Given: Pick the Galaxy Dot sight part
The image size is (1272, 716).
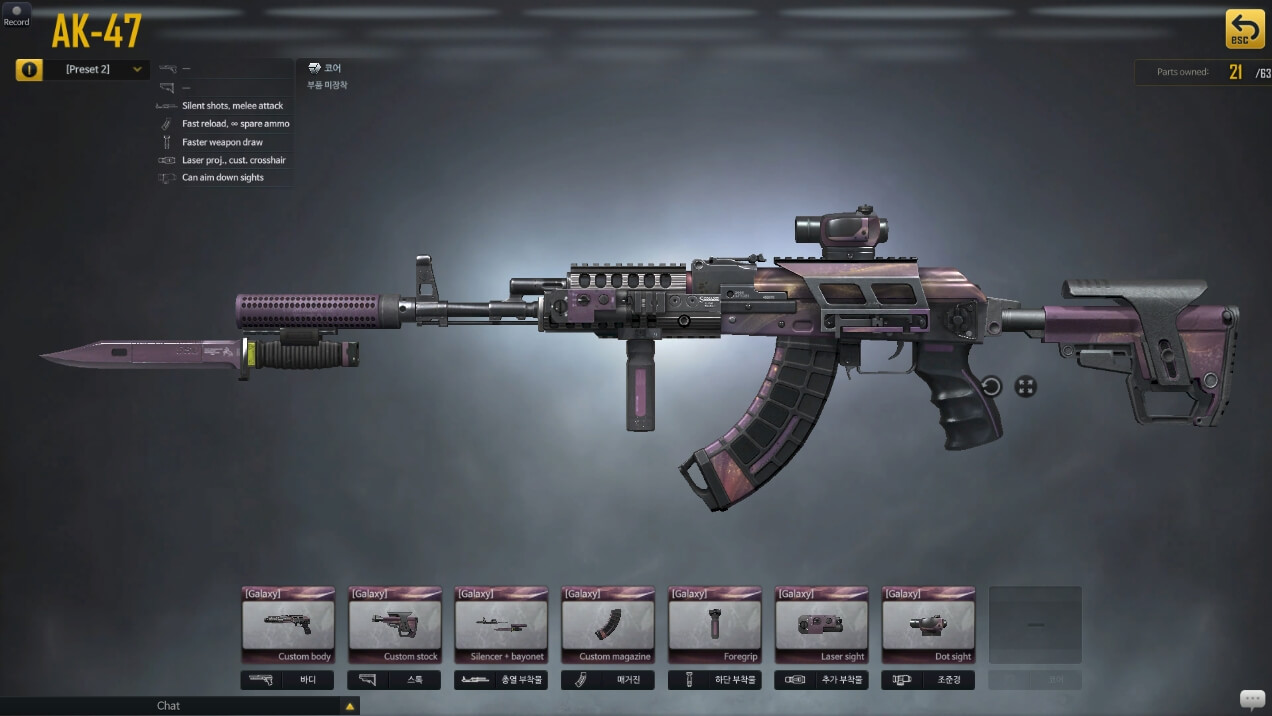Looking at the screenshot, I should click(928, 625).
